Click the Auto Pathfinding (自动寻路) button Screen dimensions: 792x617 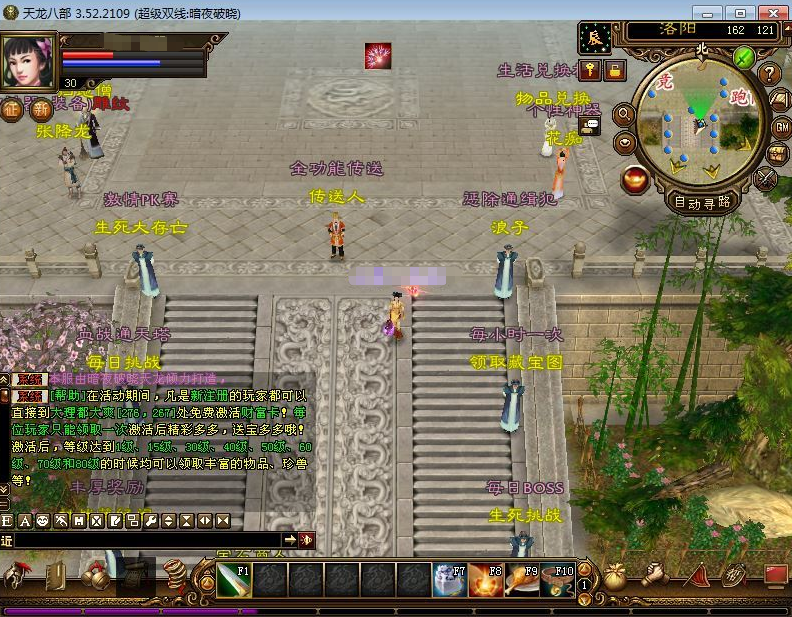702,201
